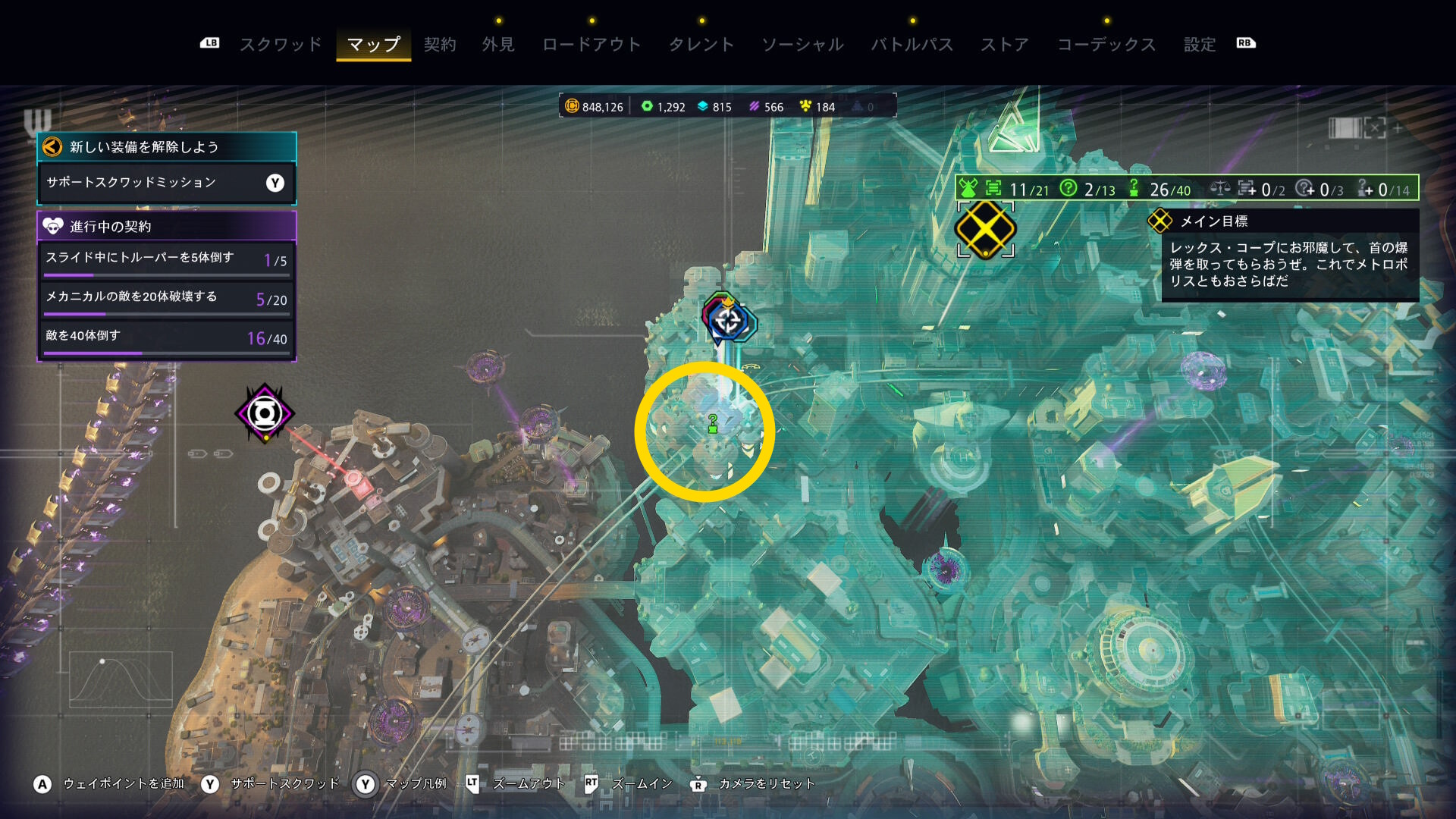Select the メカニカルの敵を20体破壊する contract row
Viewport: 1456px width, 819px height.
(x=166, y=298)
